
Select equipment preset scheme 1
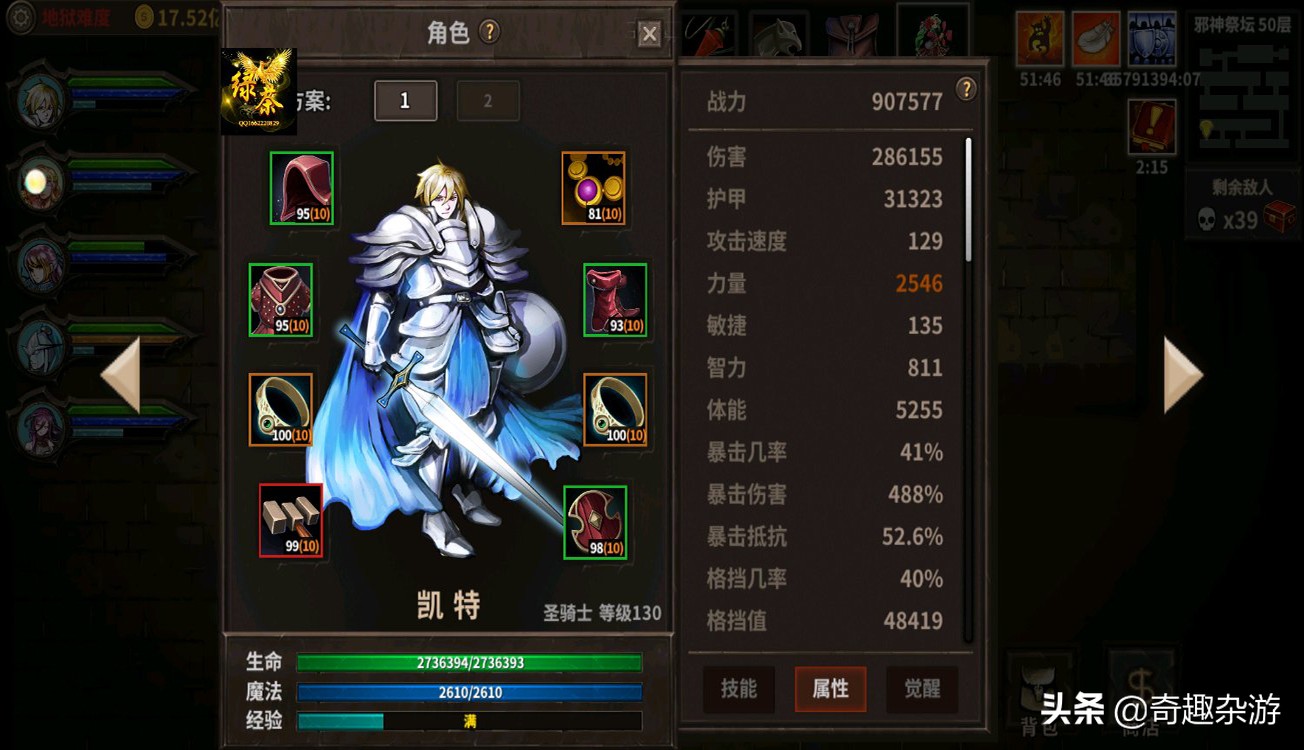point(405,100)
